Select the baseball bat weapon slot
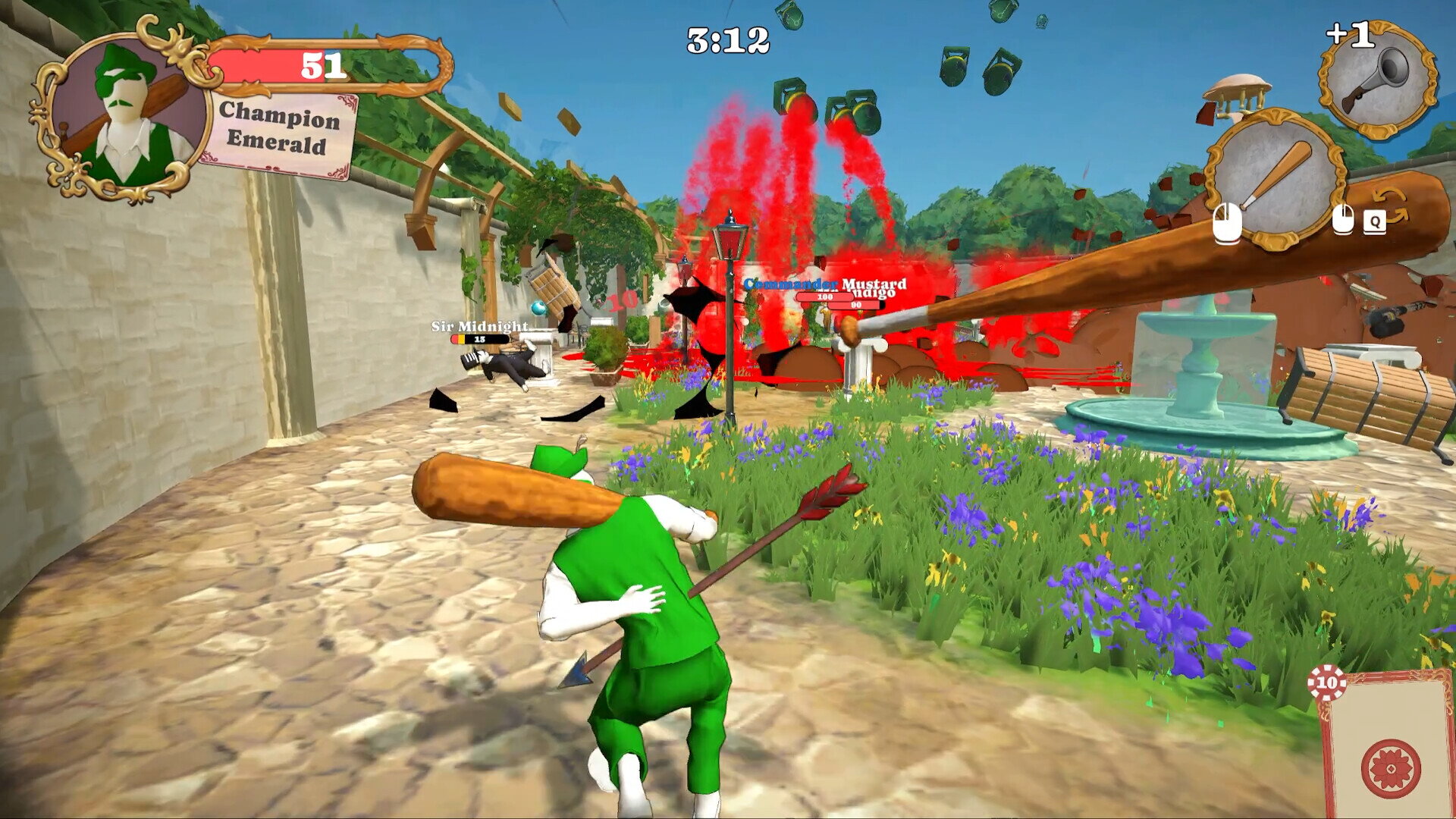Screen dimensions: 1456x819 tap(1276, 180)
